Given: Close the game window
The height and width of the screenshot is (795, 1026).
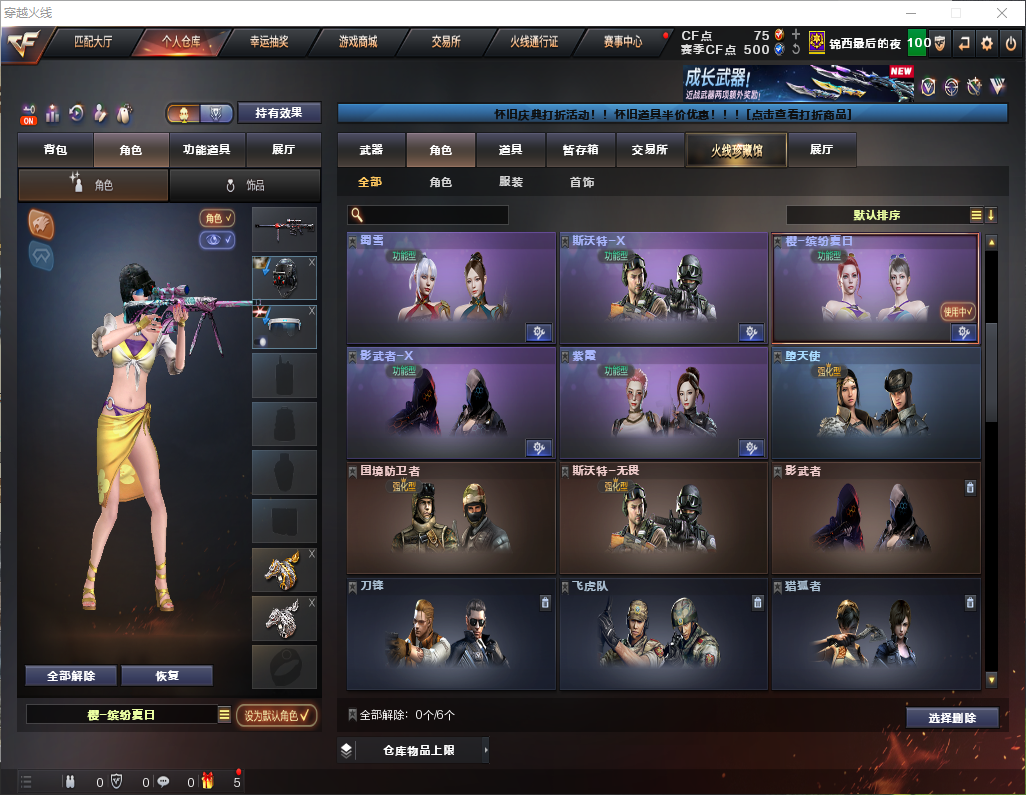Looking at the screenshot, I should coord(1002,13).
